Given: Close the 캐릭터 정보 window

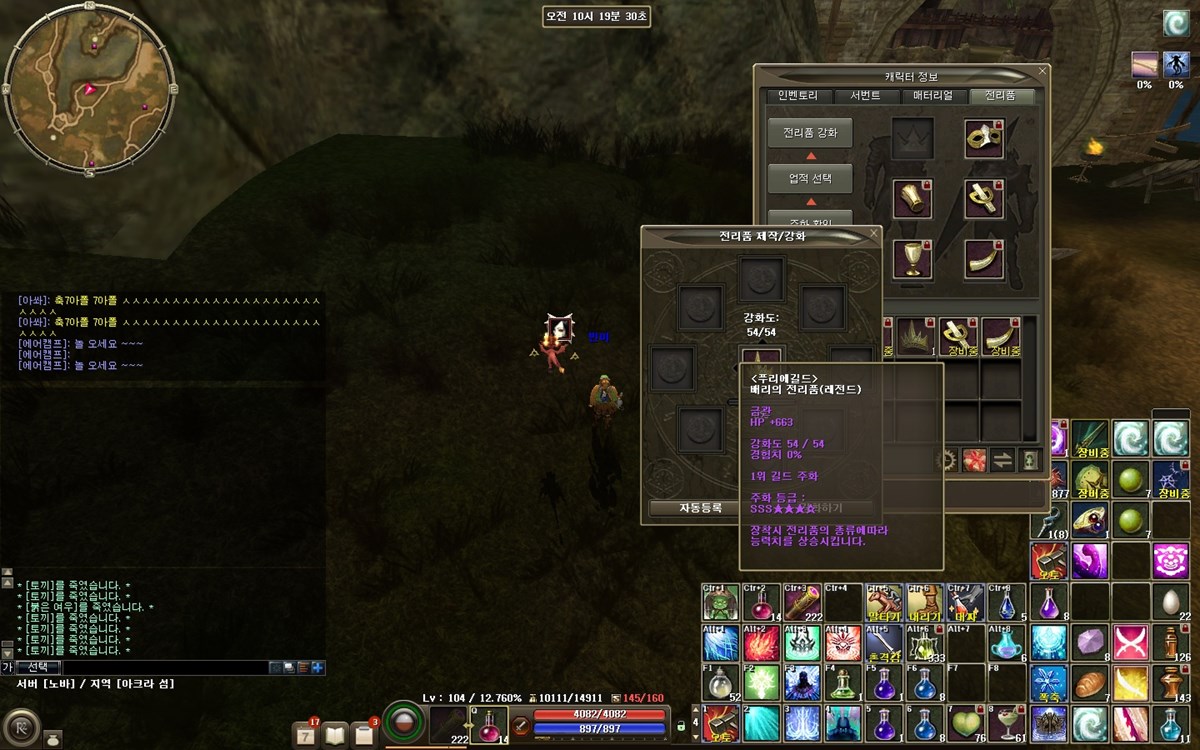Looking at the screenshot, I should pyautogui.click(x=1043, y=72).
